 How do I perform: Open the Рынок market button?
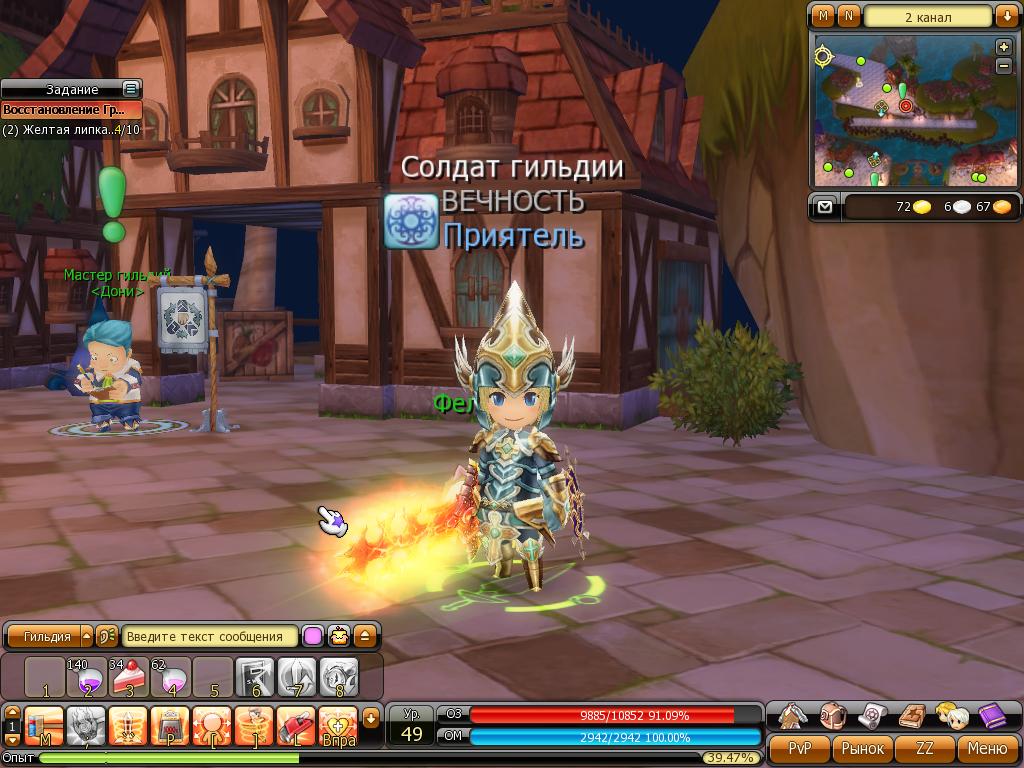click(x=862, y=748)
